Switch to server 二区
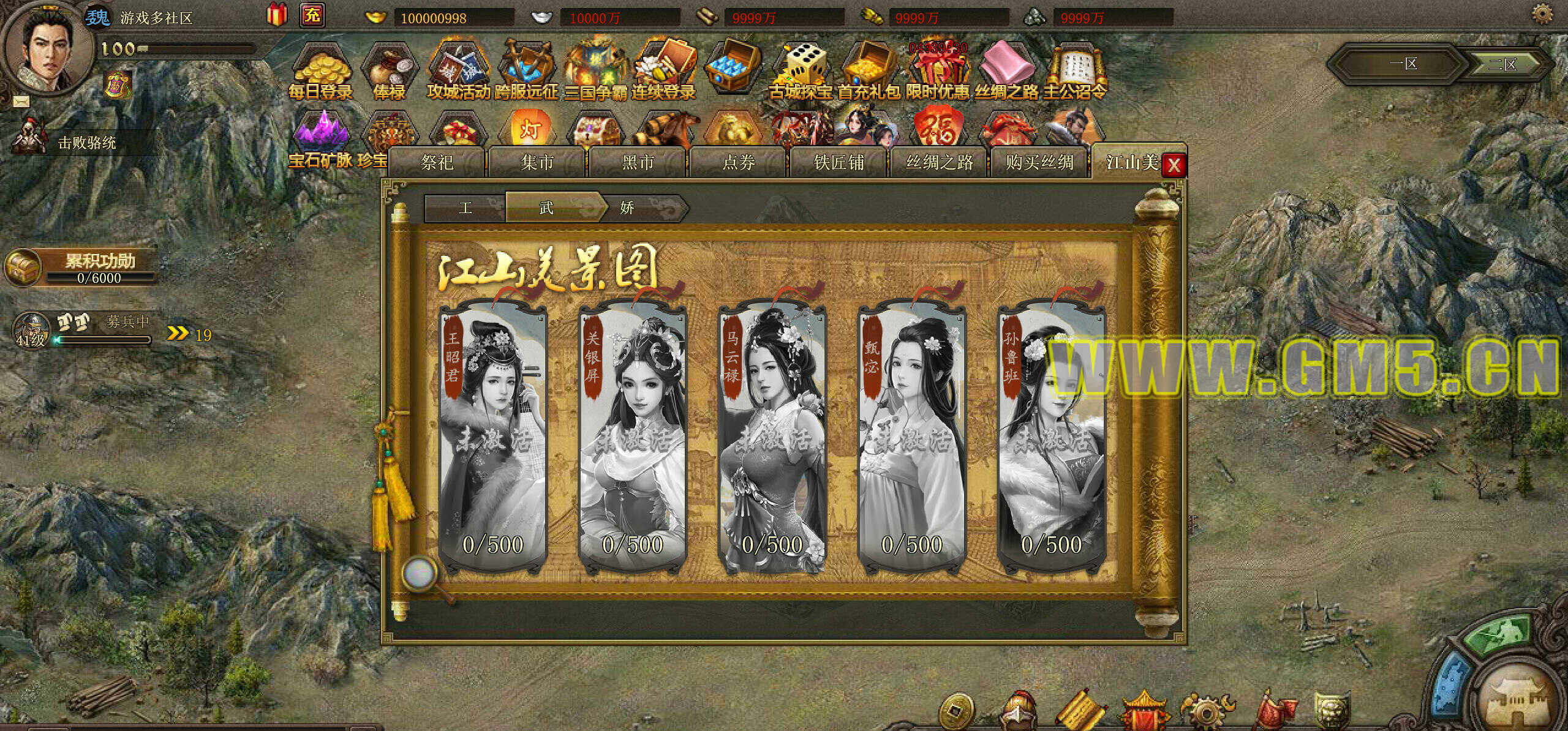This screenshot has height=731, width=1568. [1502, 64]
